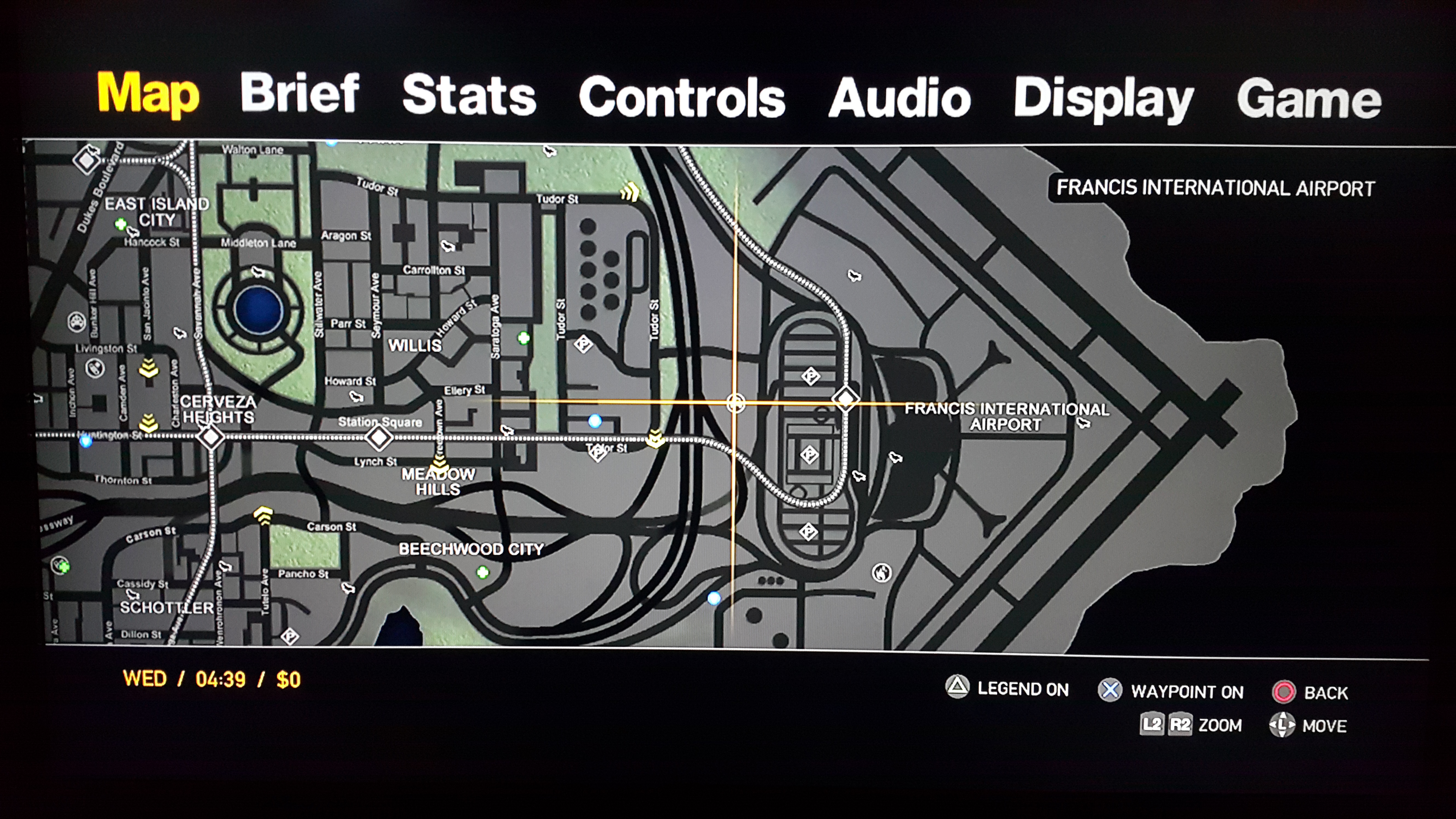
Task: Select the large dark blue circle marker
Action: coord(258,310)
